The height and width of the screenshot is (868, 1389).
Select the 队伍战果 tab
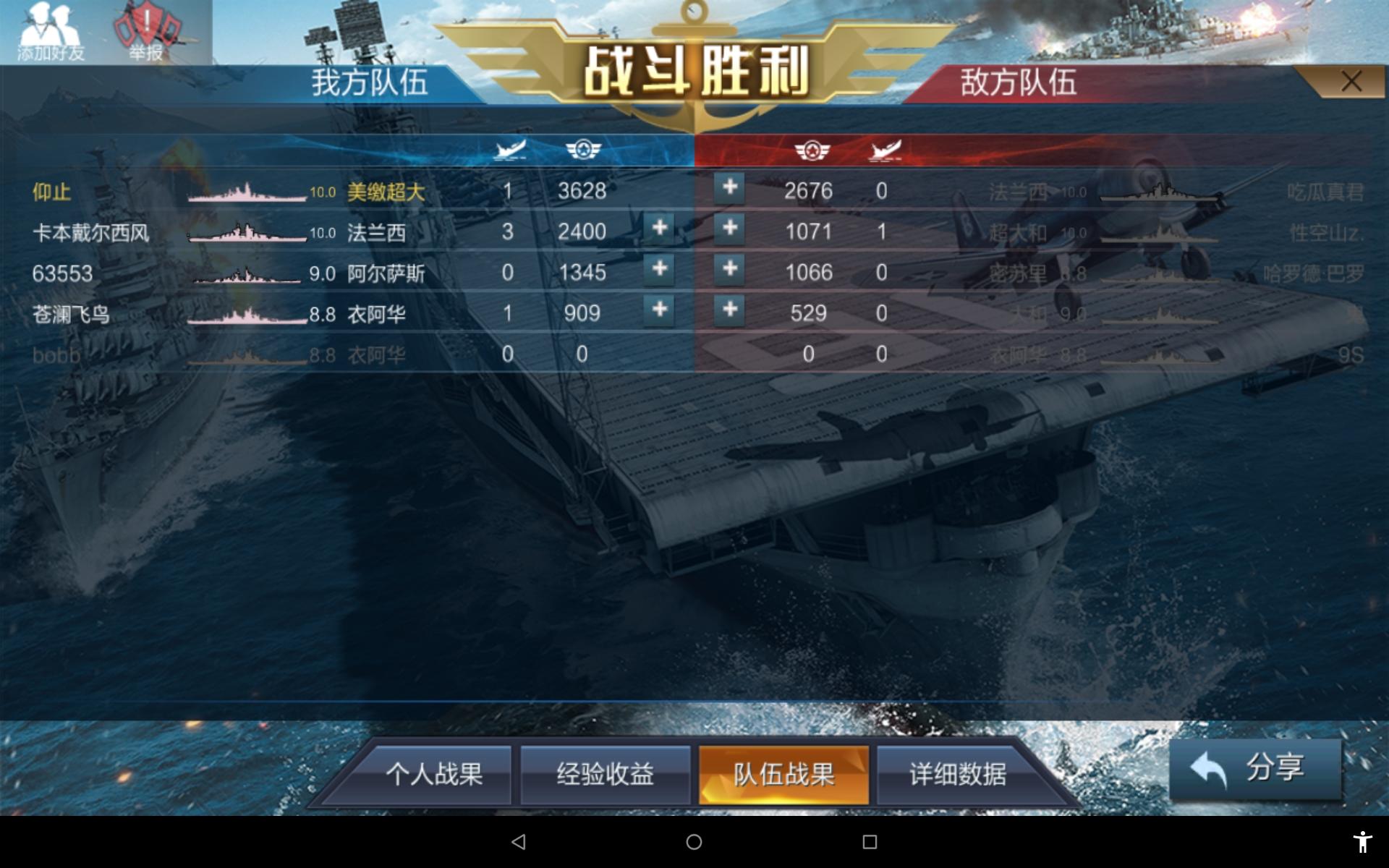pos(783,775)
